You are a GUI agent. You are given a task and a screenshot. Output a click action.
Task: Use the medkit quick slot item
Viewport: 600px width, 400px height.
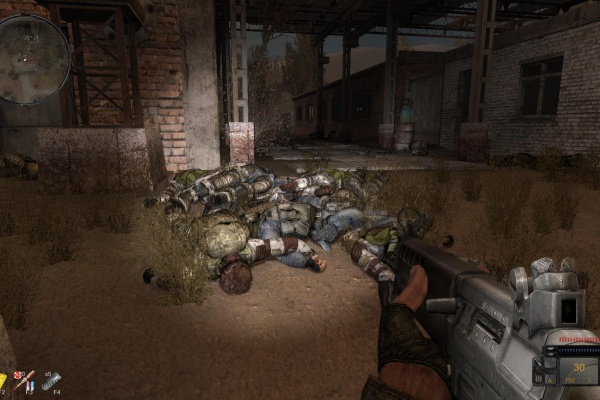pyautogui.click(x=23, y=379)
